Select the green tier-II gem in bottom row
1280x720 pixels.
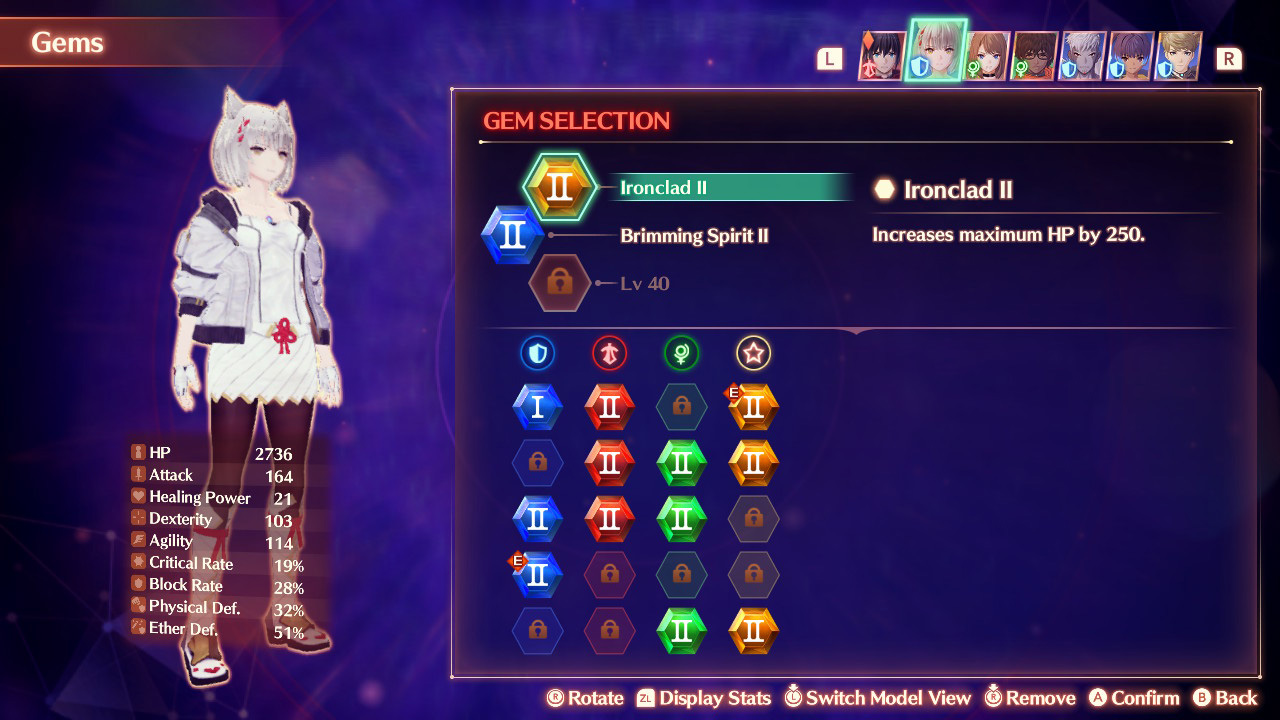coord(682,631)
